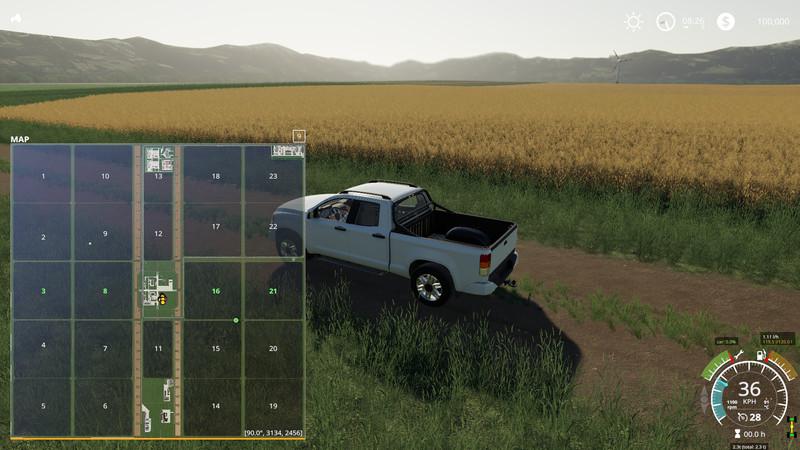Click field 13 on the map
800x450 pixels.
coord(158,176)
